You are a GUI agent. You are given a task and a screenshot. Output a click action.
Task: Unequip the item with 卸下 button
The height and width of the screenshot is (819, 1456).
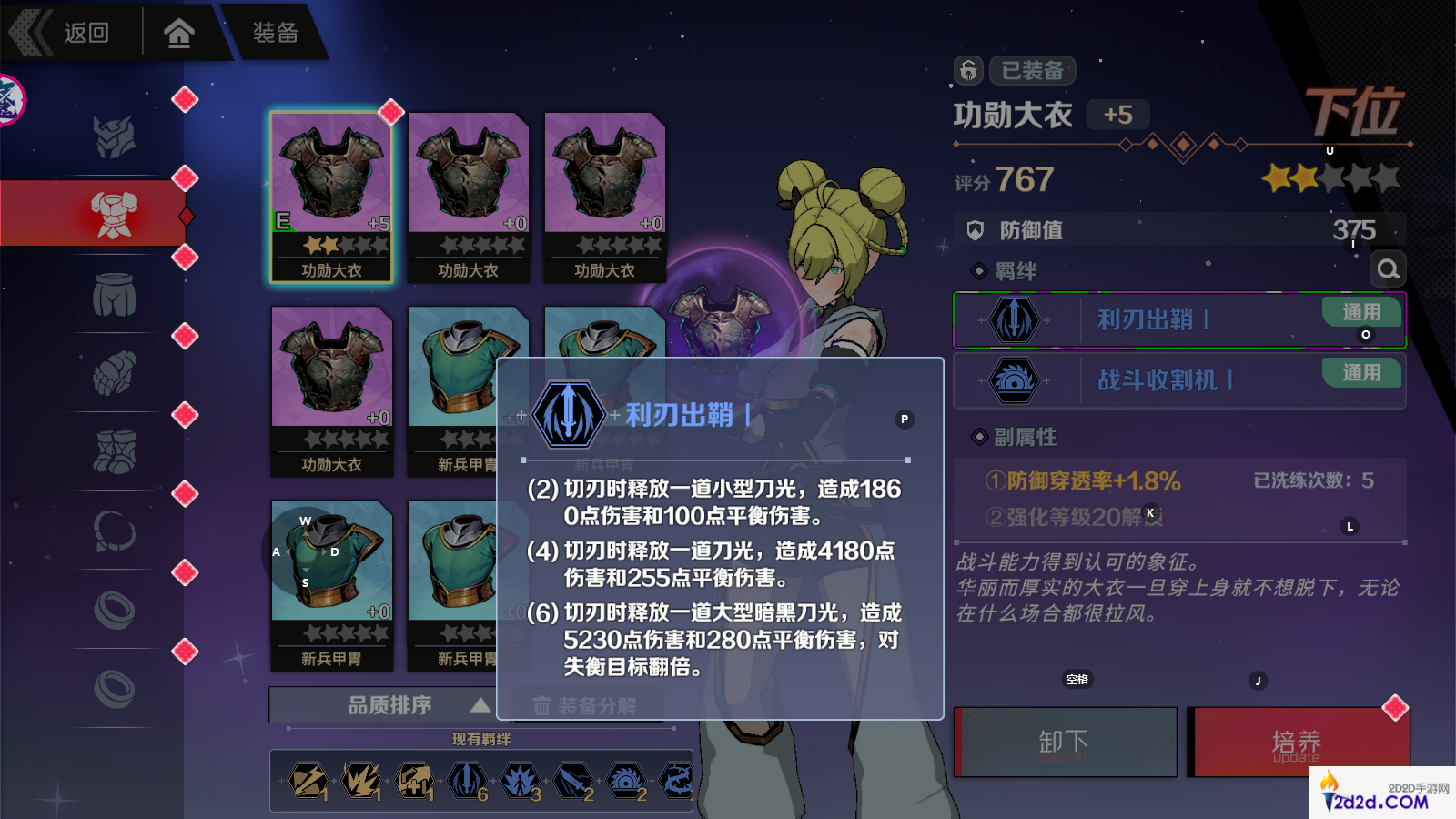pyautogui.click(x=1065, y=743)
